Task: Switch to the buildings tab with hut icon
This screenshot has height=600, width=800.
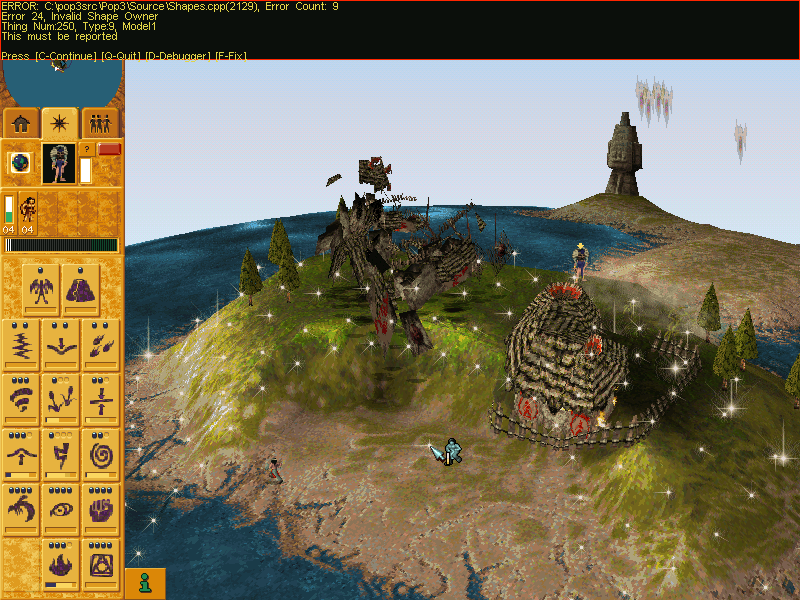Action: [21, 123]
